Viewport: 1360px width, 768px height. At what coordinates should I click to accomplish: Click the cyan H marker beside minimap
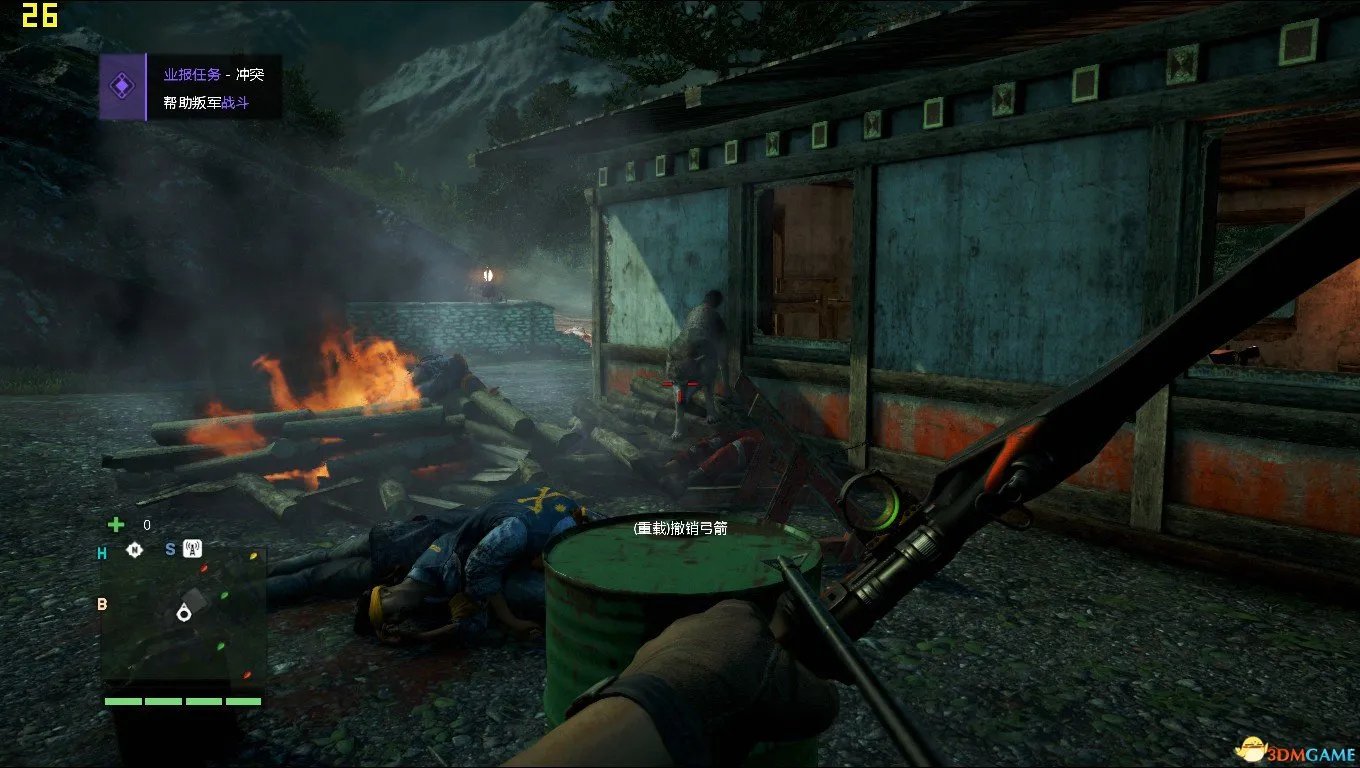coord(102,553)
